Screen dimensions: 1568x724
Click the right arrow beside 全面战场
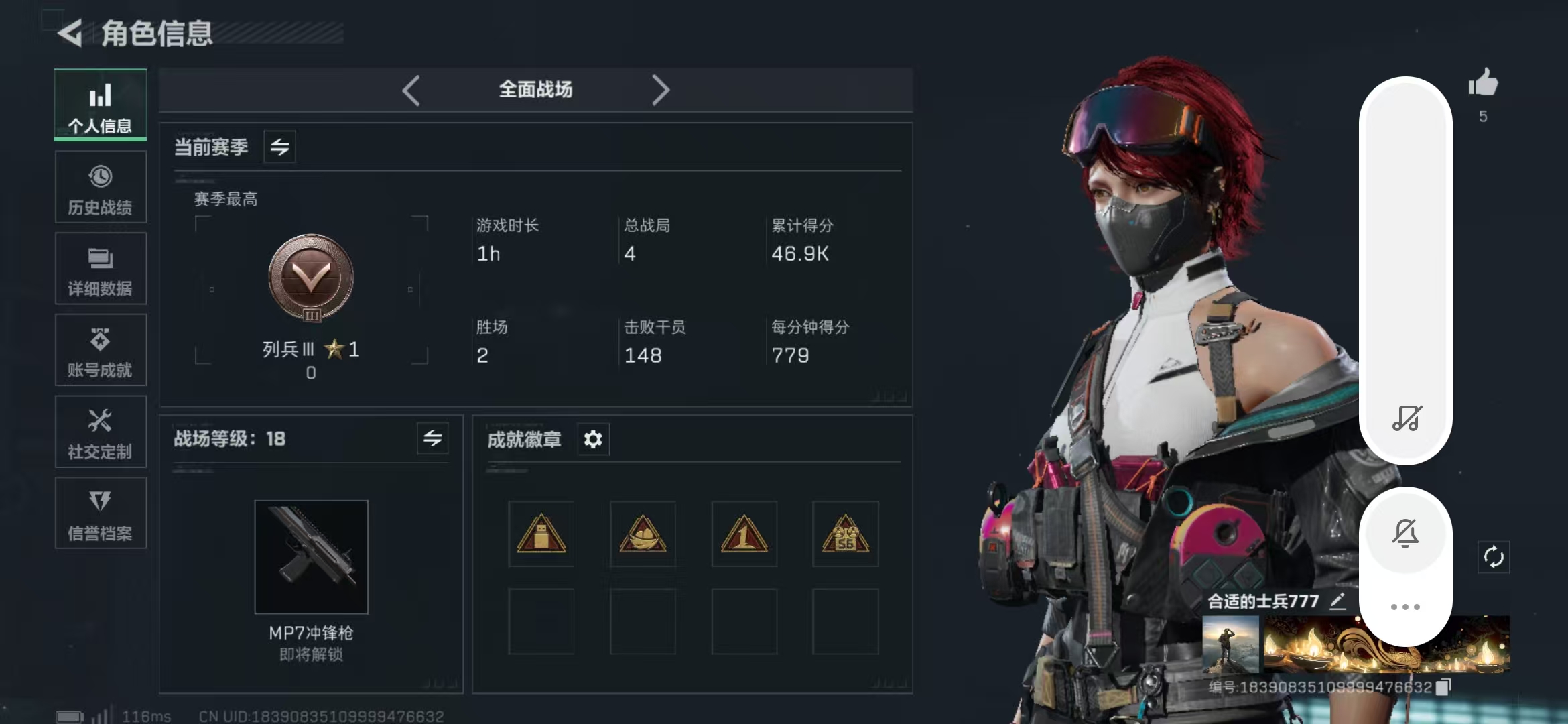[660, 90]
